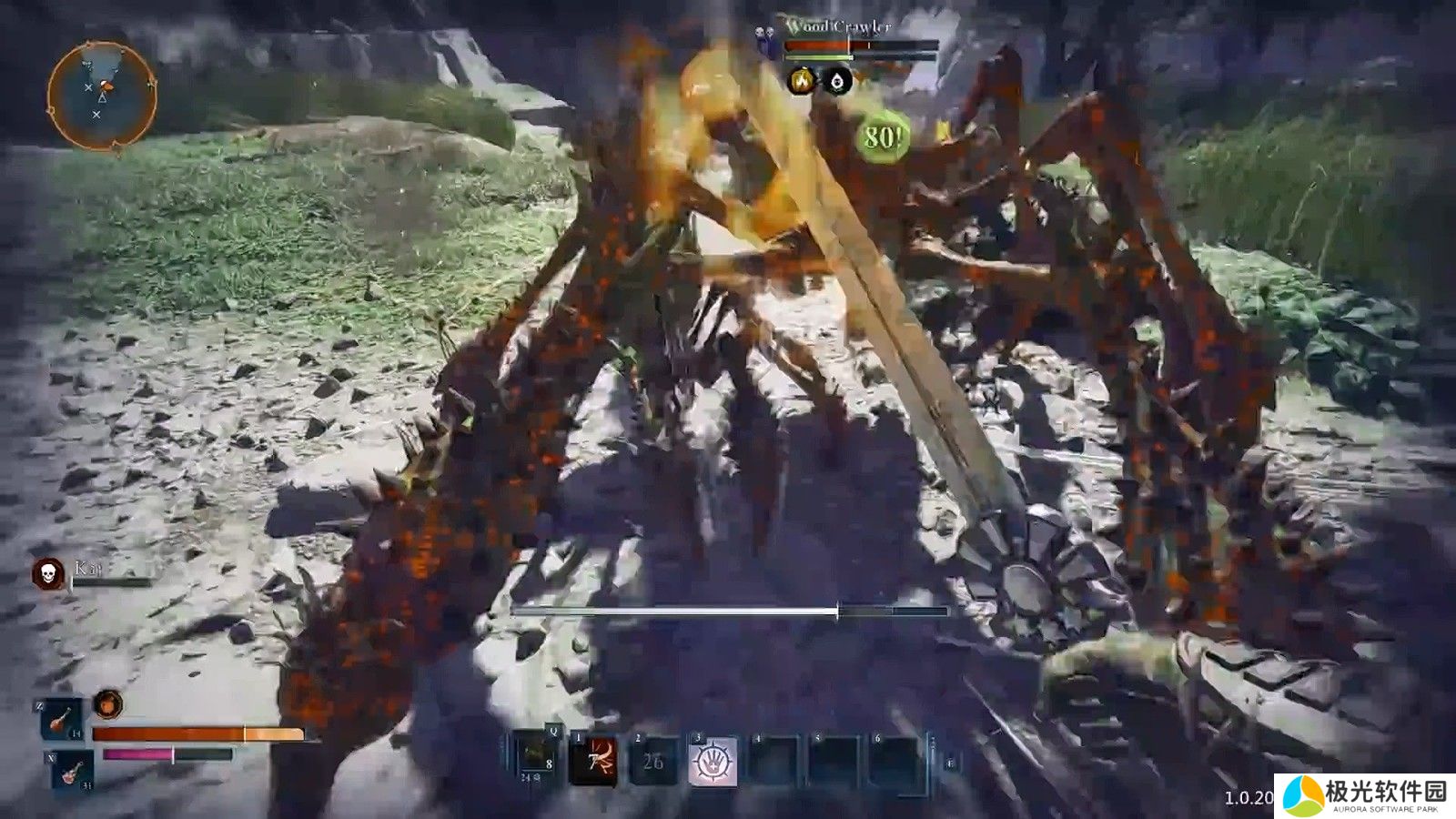Select the ability slot showing cooldown 26
The image size is (1456, 819).
pos(653,761)
